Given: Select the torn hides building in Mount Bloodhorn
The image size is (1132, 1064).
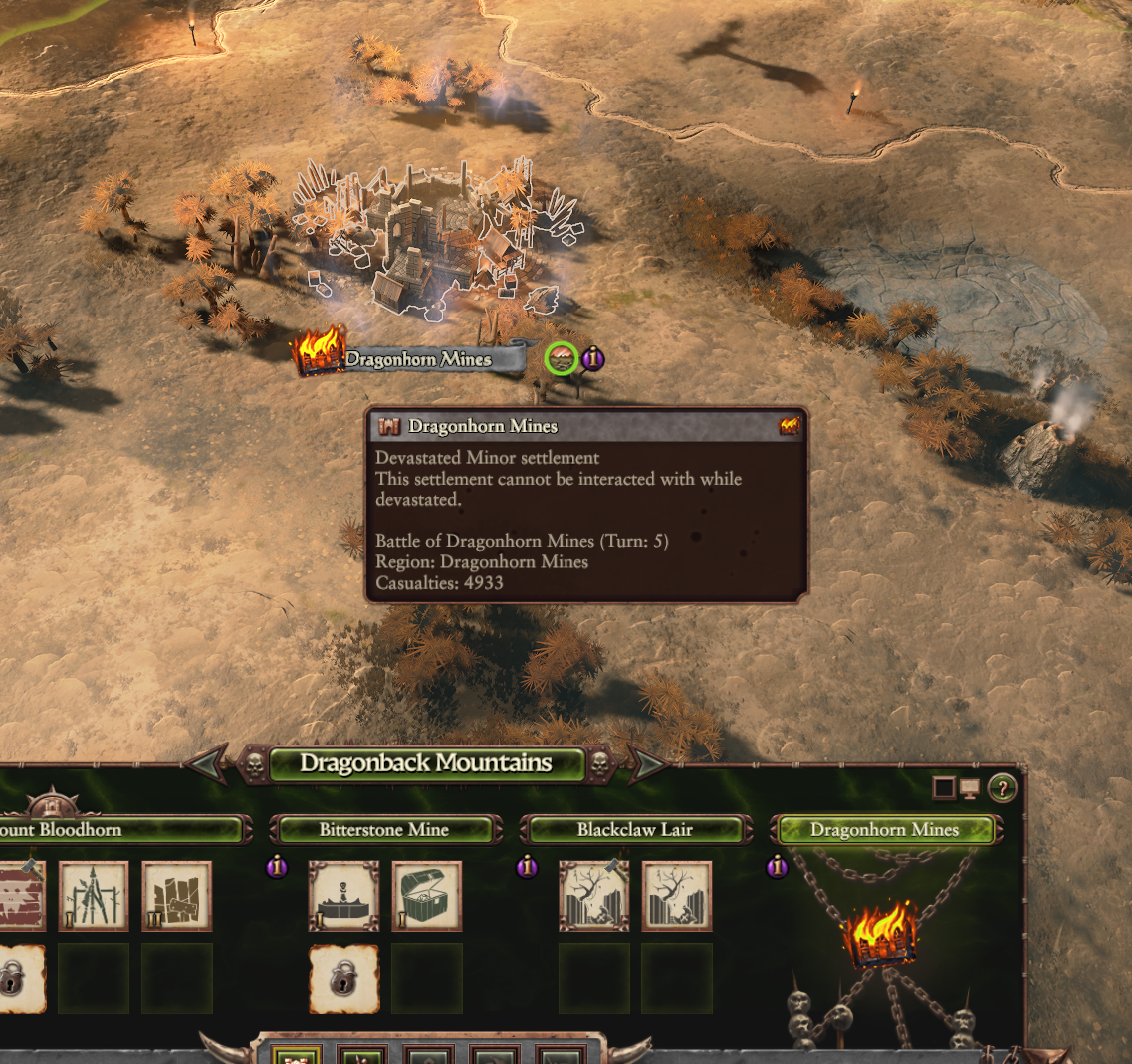Looking at the screenshot, I should click(x=177, y=896).
